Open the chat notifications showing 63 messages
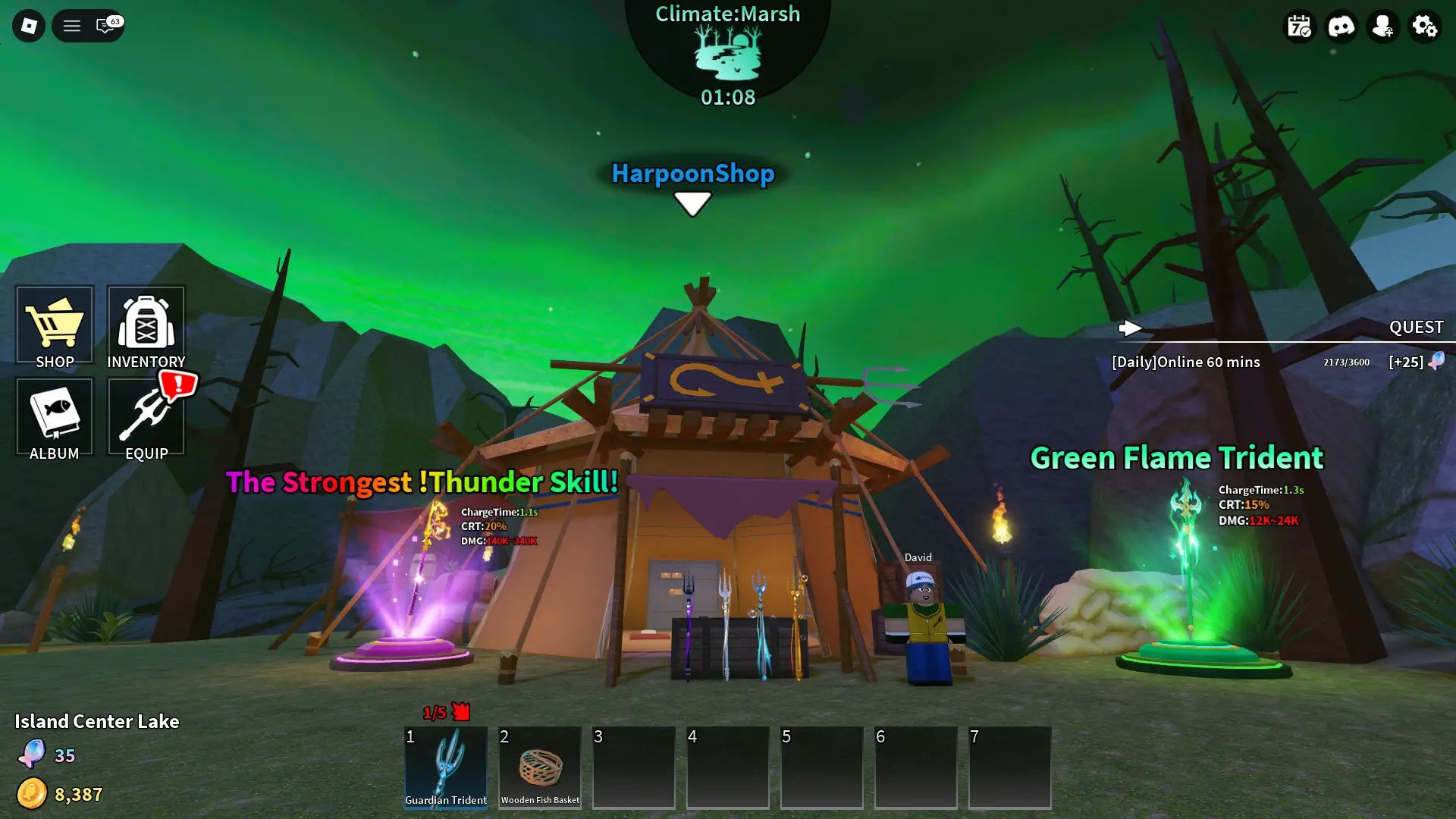Image resolution: width=1456 pixels, height=819 pixels. click(104, 25)
